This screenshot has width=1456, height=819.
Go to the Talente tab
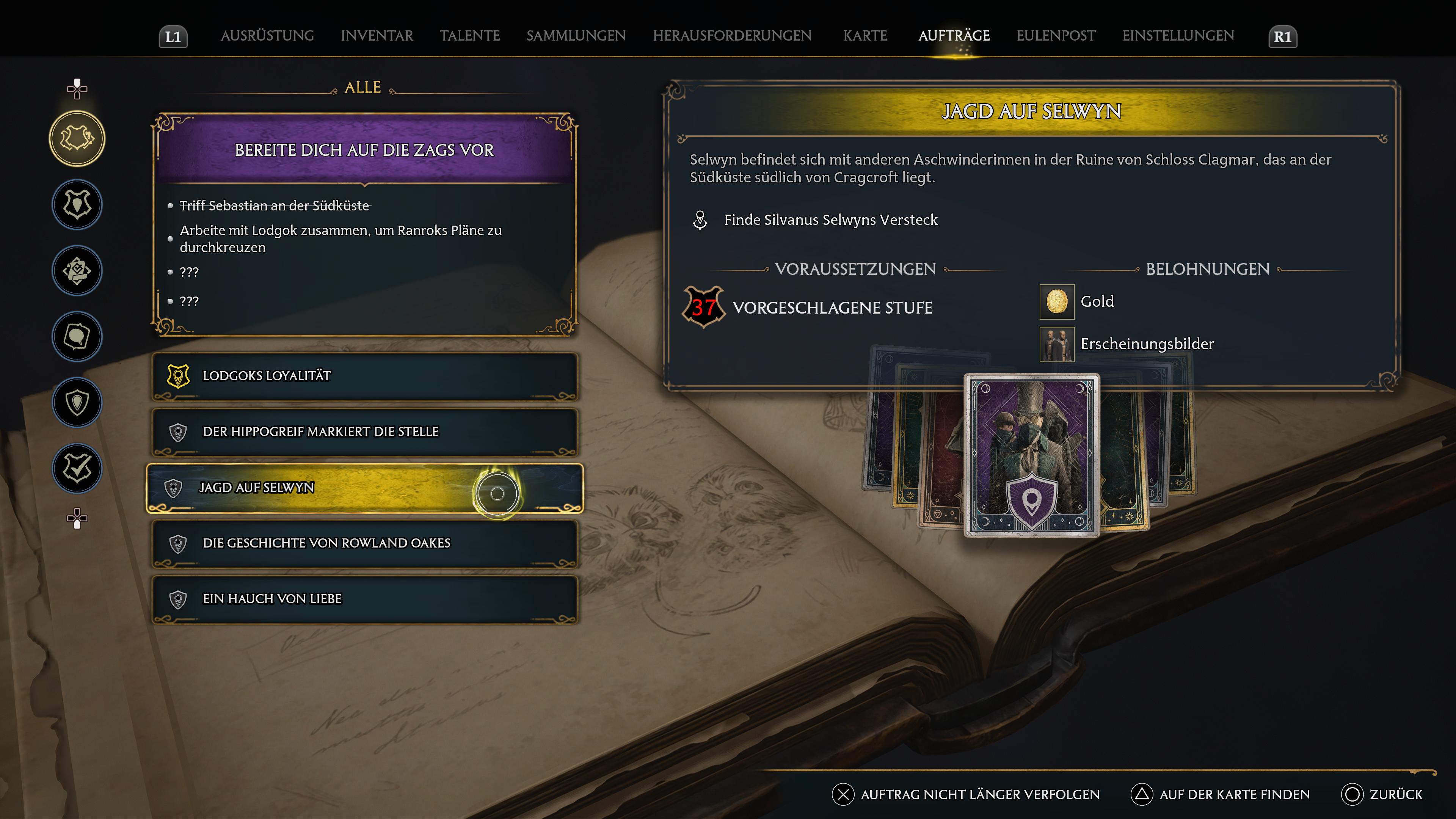tap(470, 36)
